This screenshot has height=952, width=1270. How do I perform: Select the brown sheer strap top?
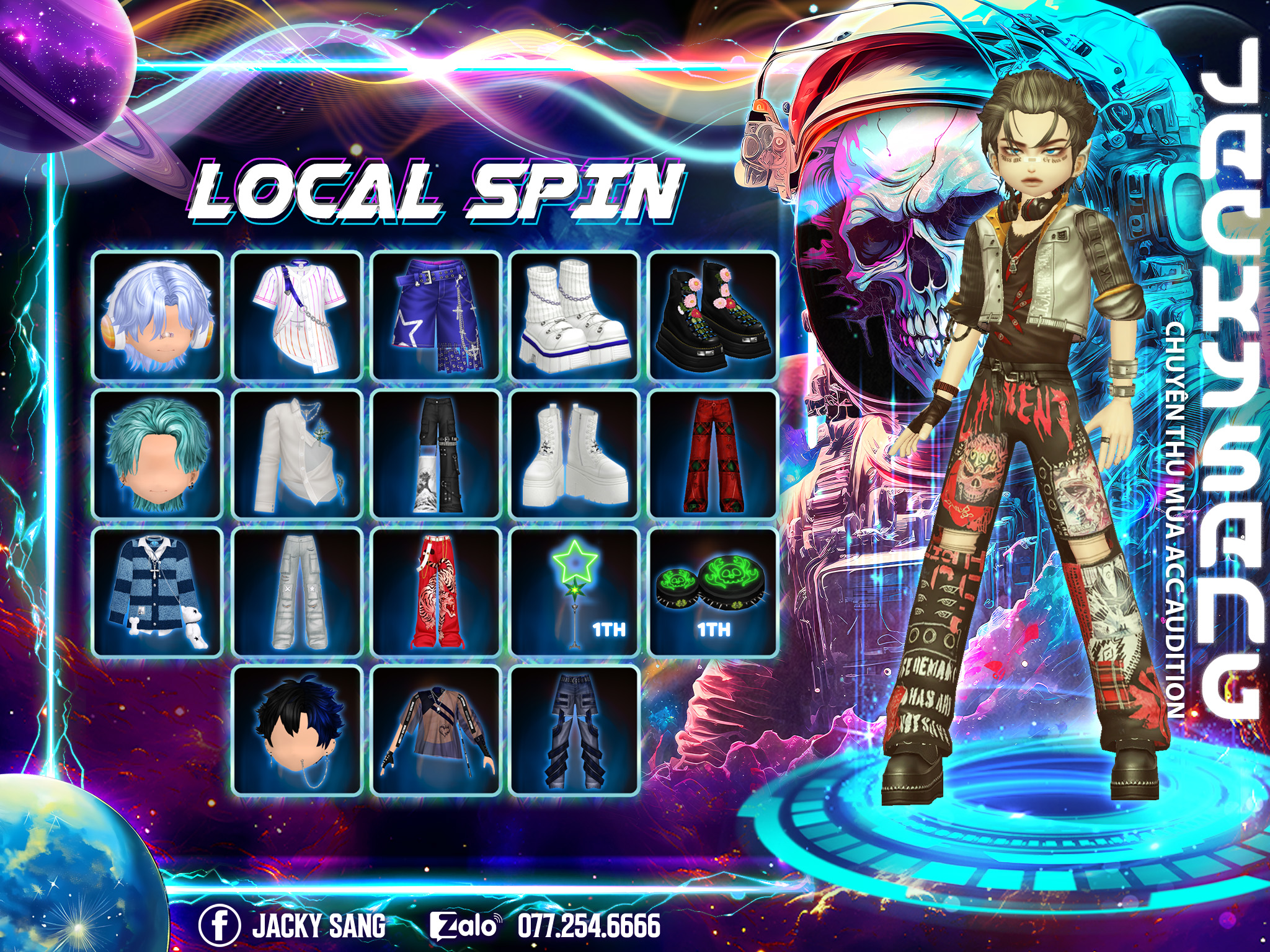[x=437, y=730]
